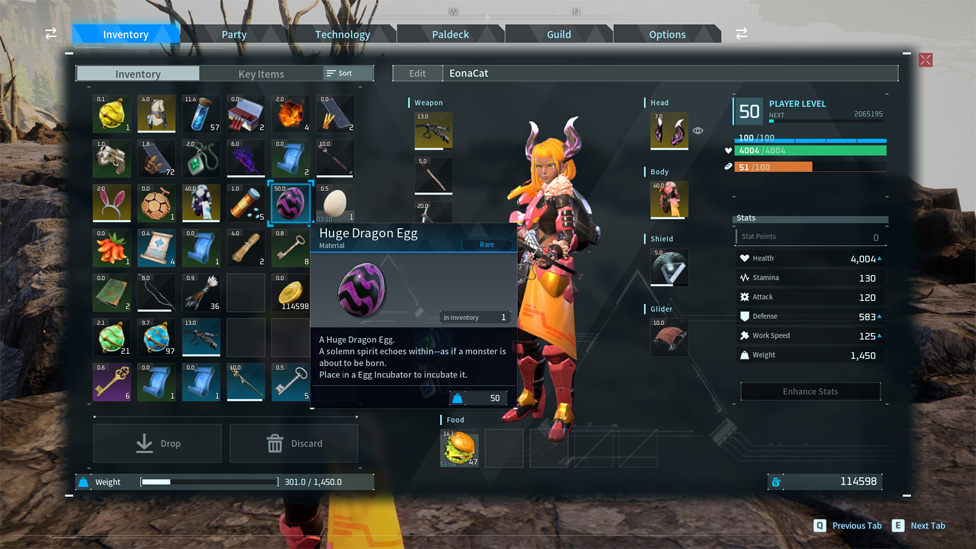This screenshot has width=976, height=549.
Task: Select the Huge Dragon Egg slot
Action: coord(290,203)
